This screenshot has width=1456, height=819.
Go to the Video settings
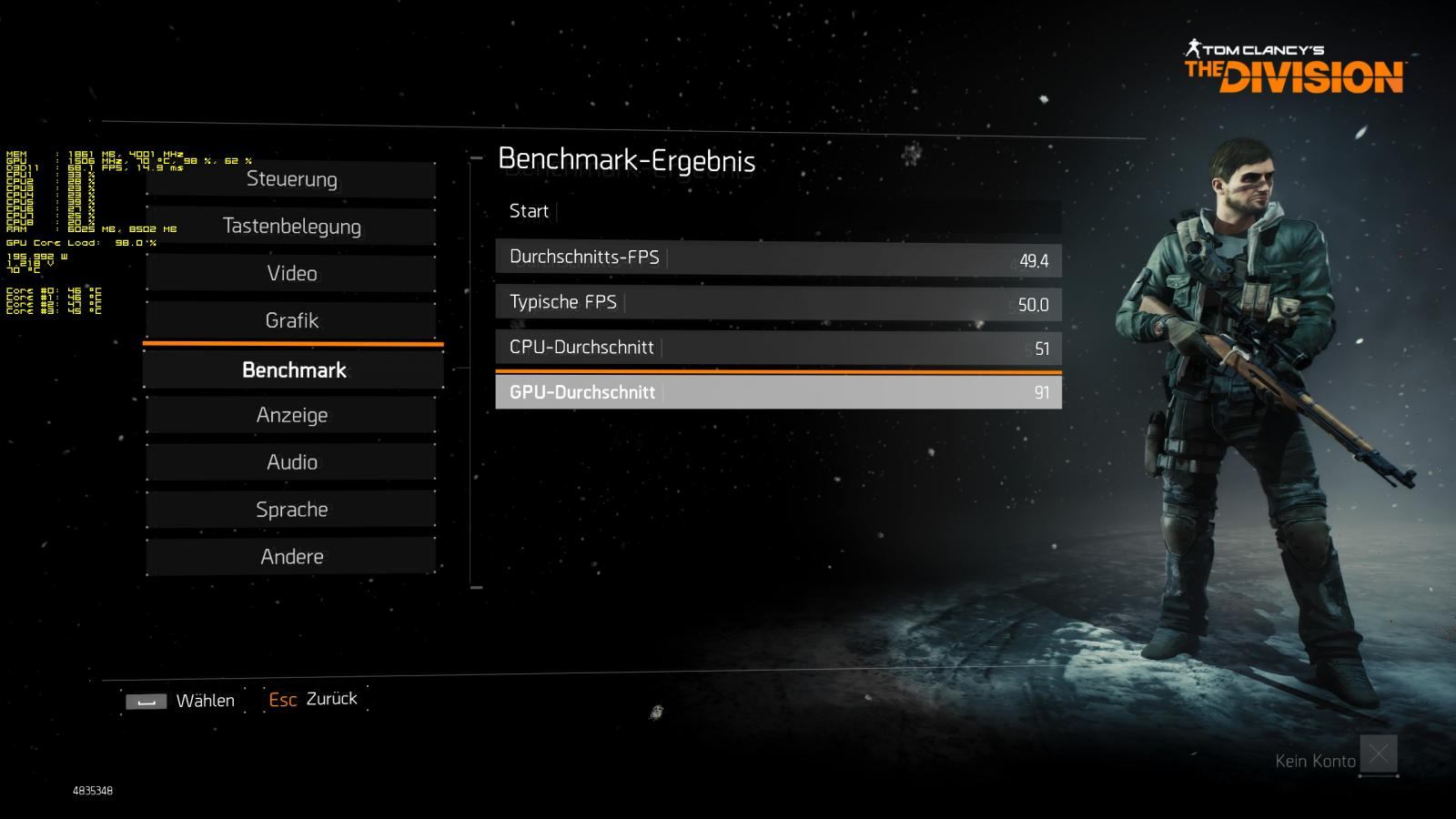pyautogui.click(x=291, y=274)
